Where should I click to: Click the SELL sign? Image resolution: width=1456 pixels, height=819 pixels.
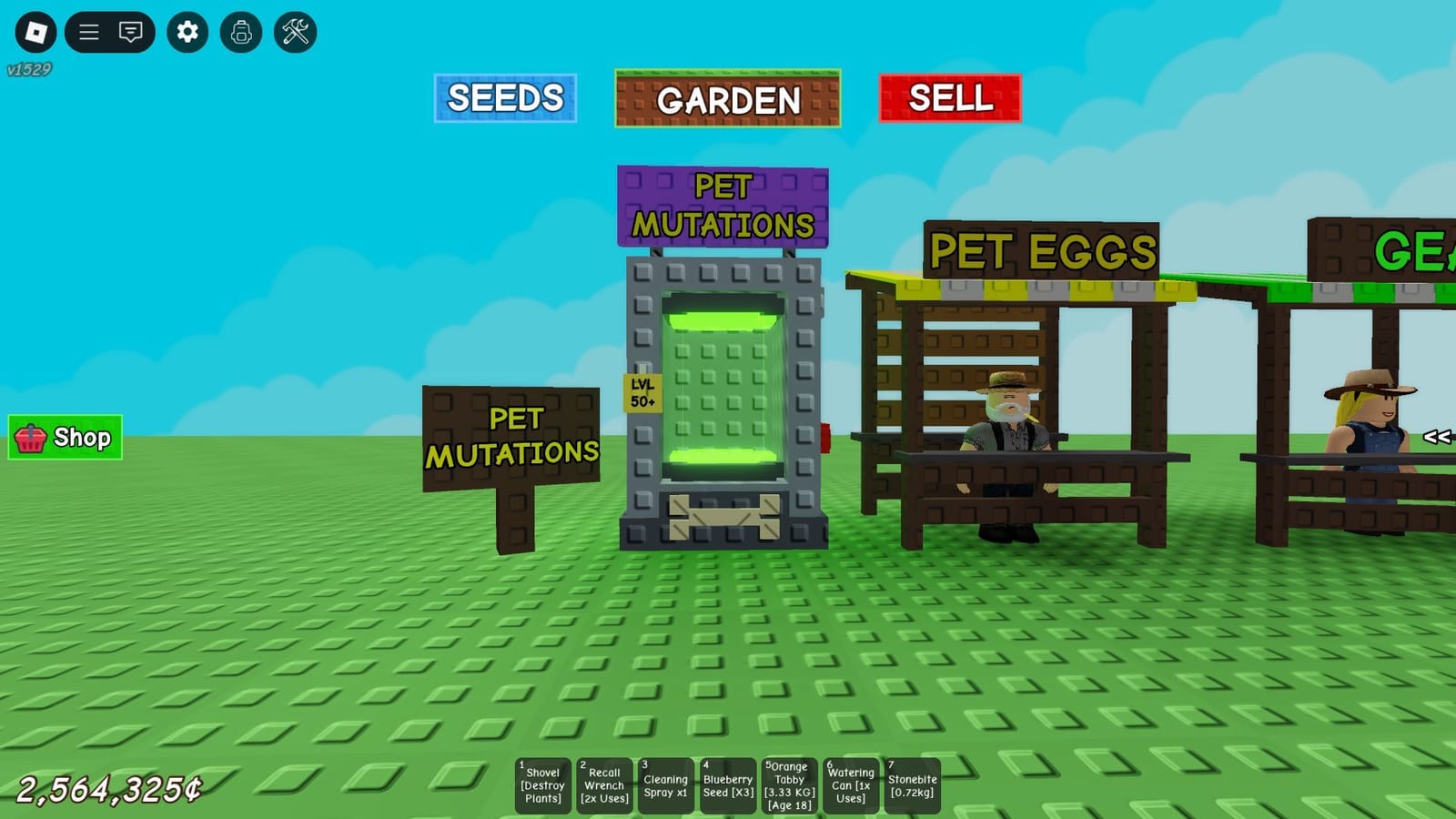click(x=950, y=100)
